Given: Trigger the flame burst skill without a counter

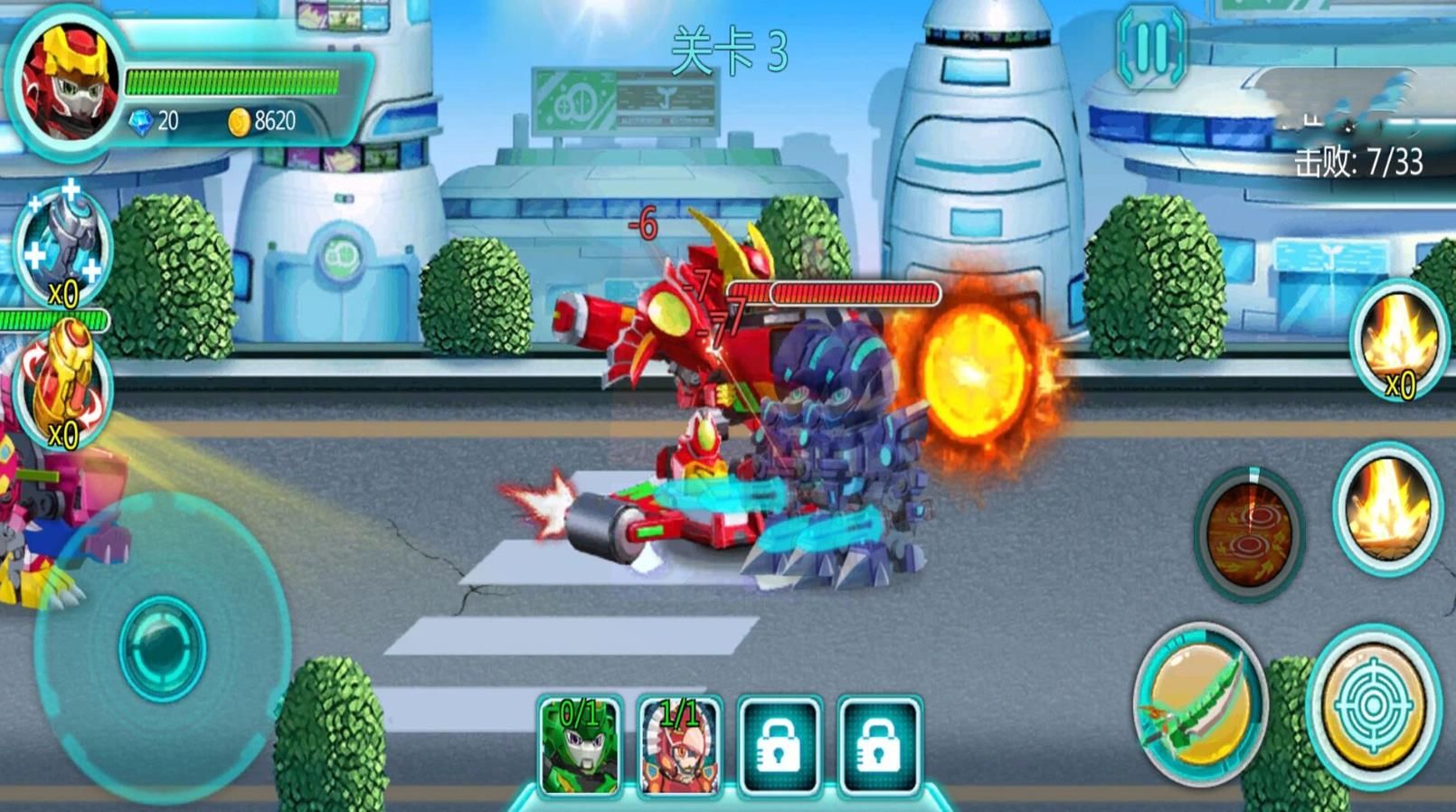Looking at the screenshot, I should tap(1387, 508).
